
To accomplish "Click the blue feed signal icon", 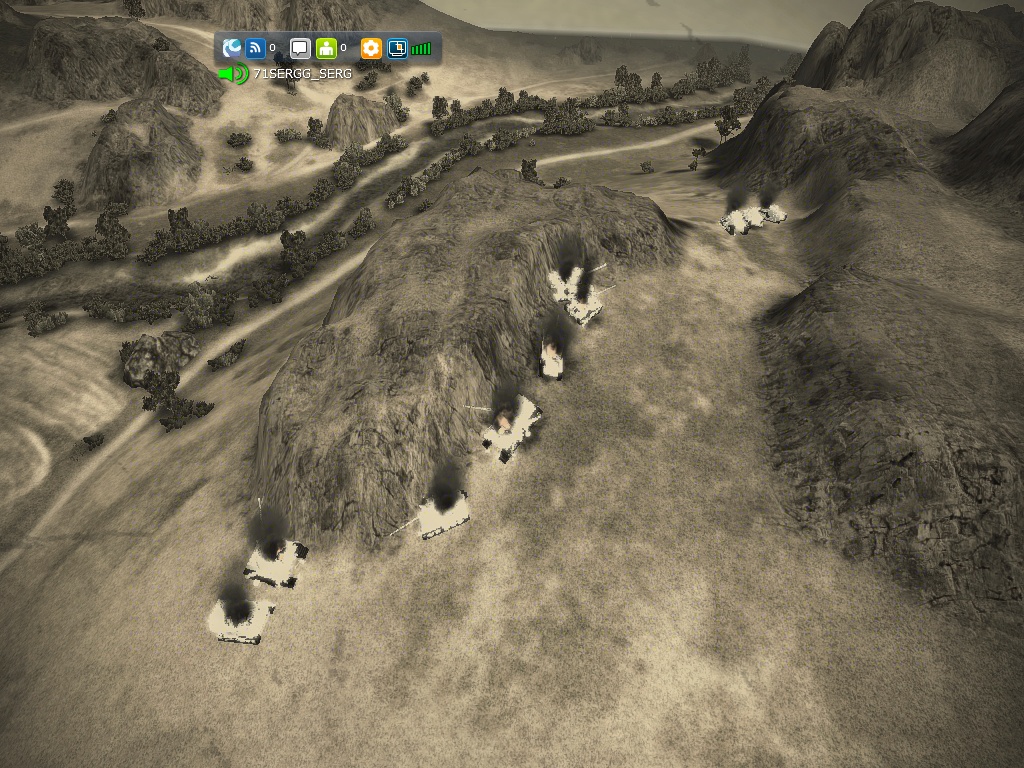I will click(x=255, y=48).
